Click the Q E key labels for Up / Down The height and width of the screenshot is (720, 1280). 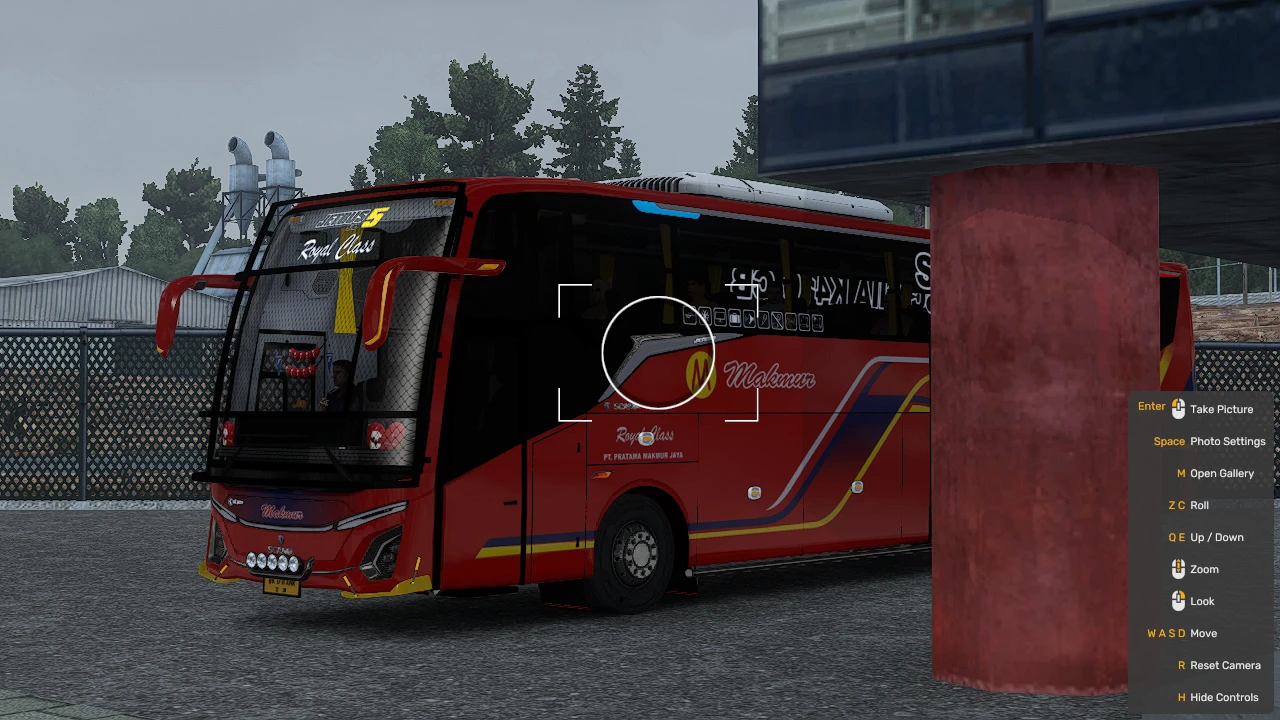1176,537
